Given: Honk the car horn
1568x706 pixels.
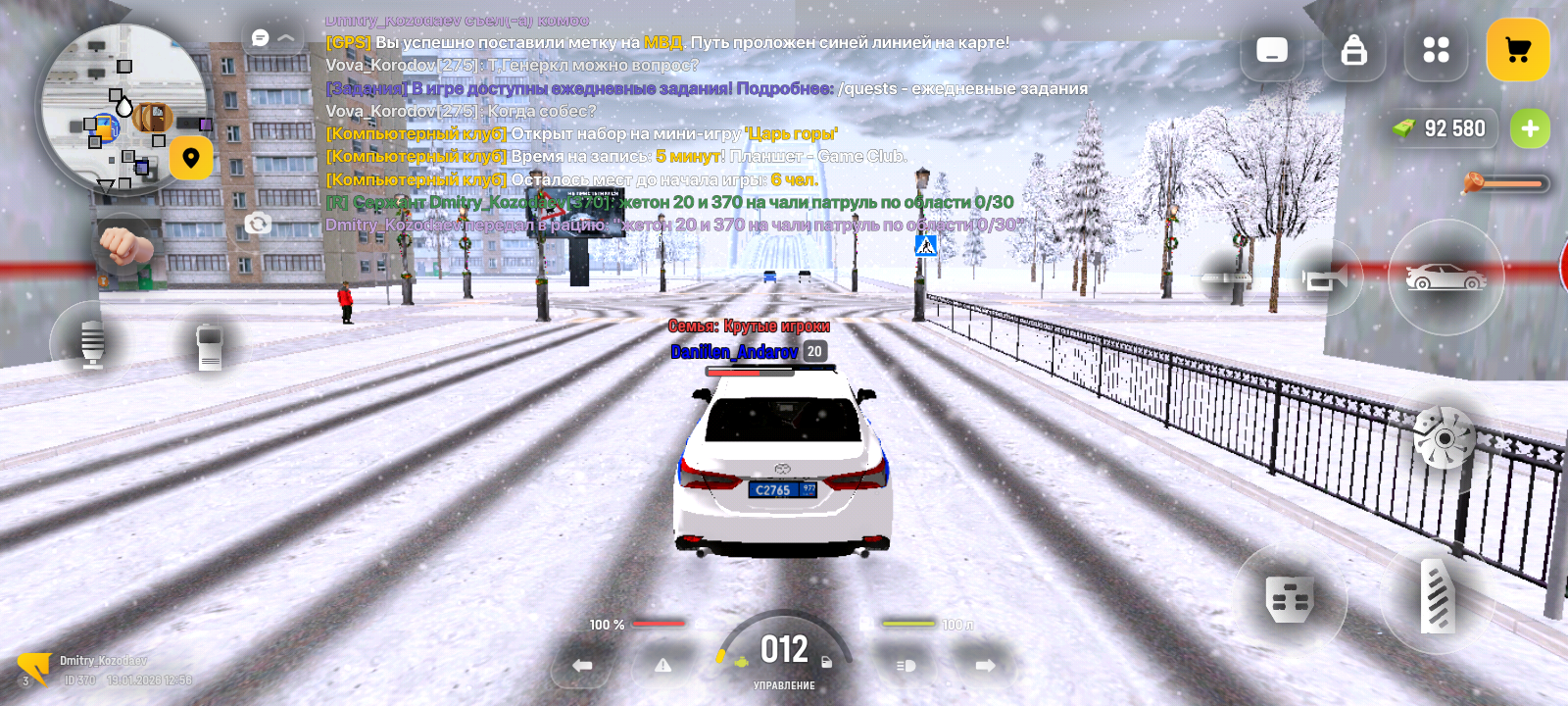Looking at the screenshot, I should click(x=1326, y=279).
